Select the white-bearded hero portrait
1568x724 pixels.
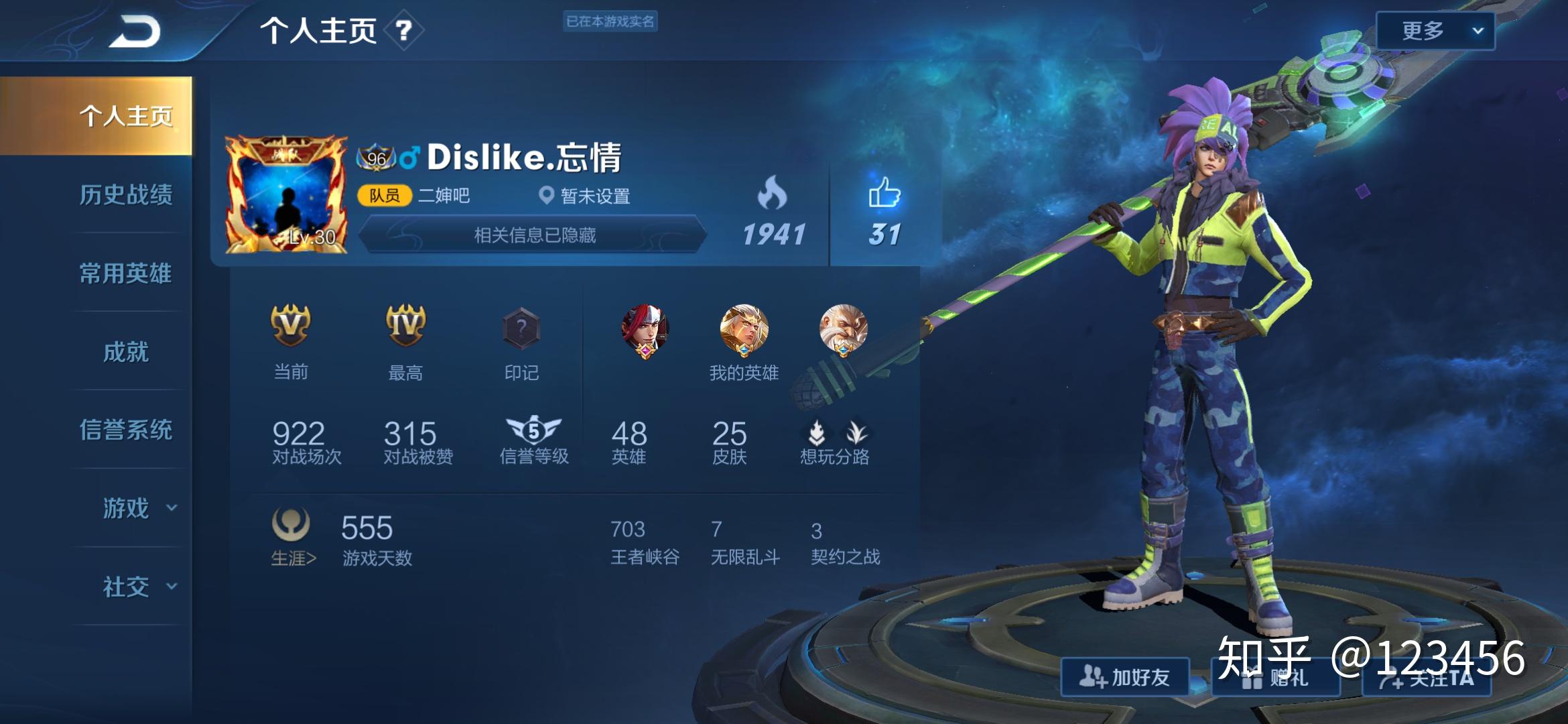(x=843, y=330)
